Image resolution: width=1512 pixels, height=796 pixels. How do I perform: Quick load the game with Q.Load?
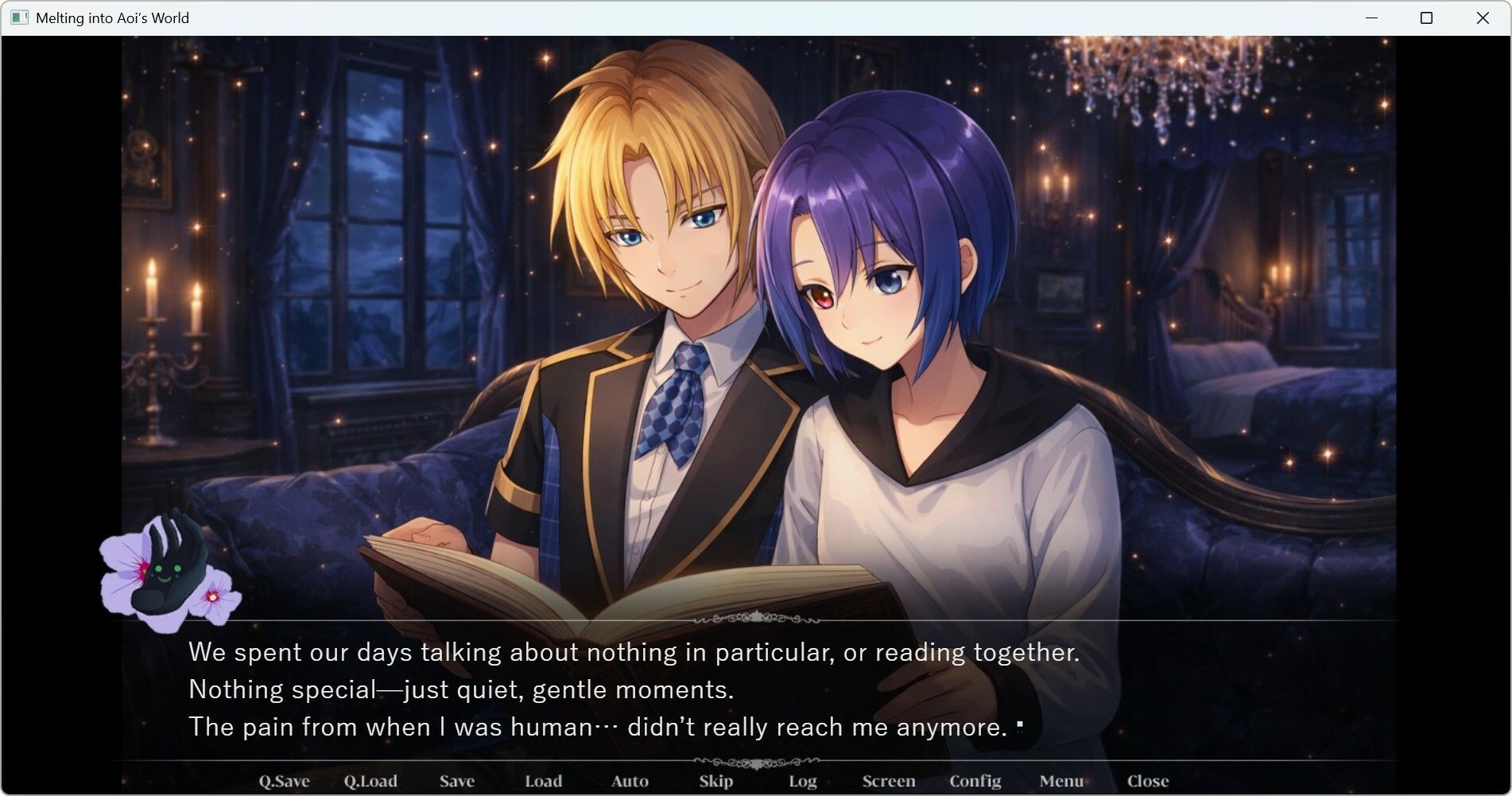click(x=372, y=781)
